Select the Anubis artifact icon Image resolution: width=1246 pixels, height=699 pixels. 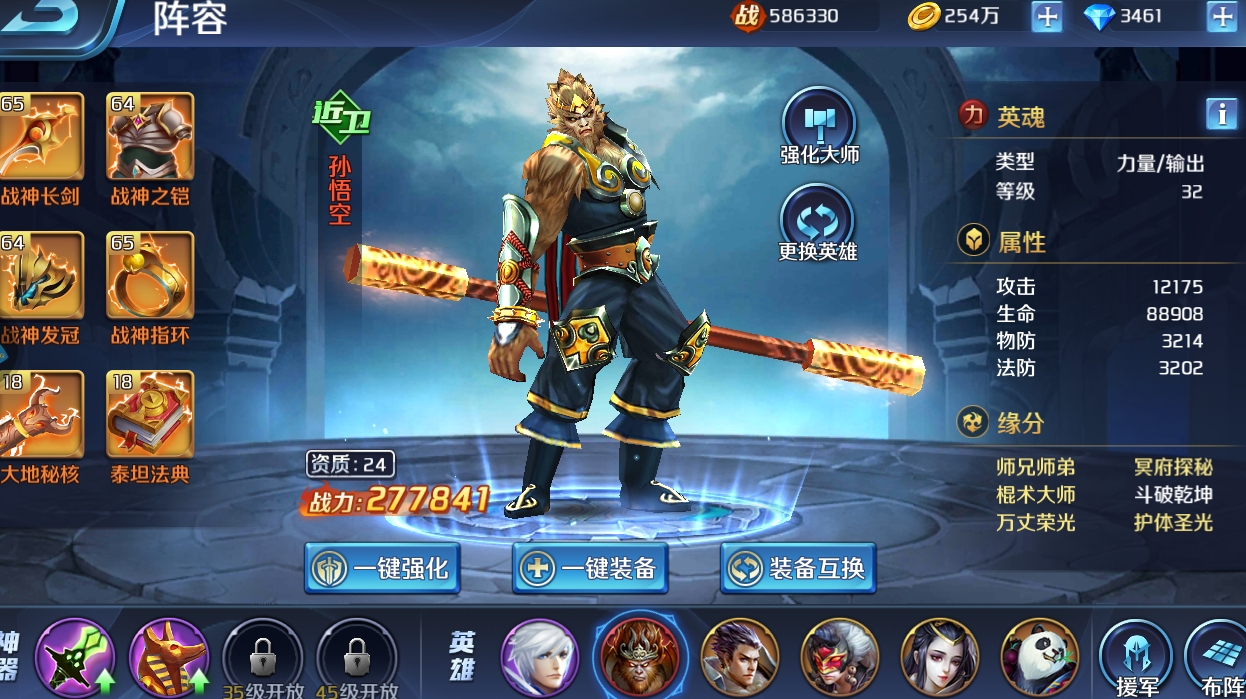tap(167, 657)
